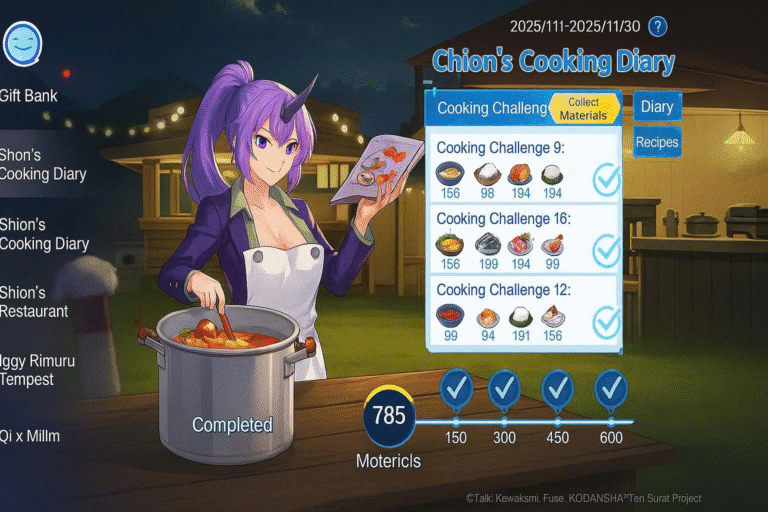Click Cooking Challenge 9 completion checkmark
Screen dimensions: 768x512
click(x=606, y=180)
